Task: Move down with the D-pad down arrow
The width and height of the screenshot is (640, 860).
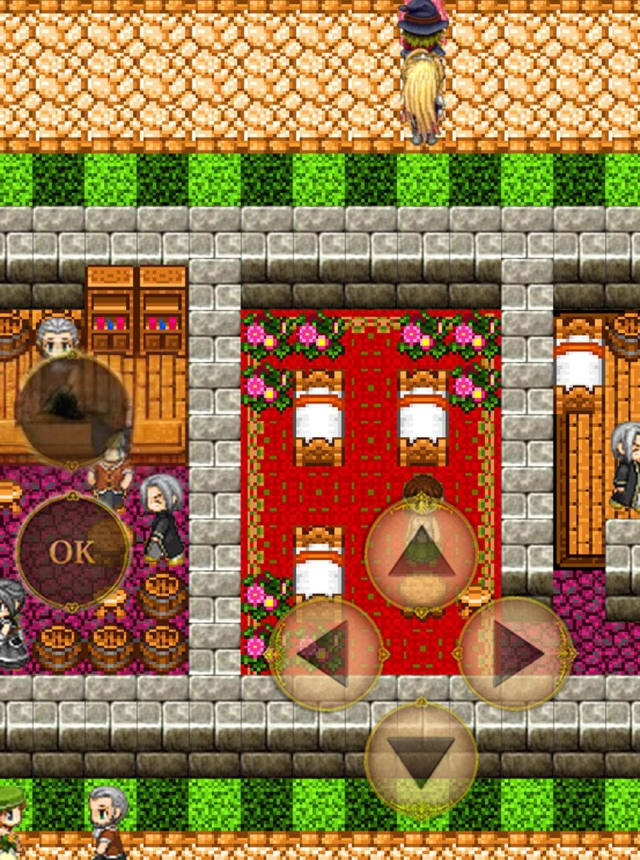Action: pos(421,756)
